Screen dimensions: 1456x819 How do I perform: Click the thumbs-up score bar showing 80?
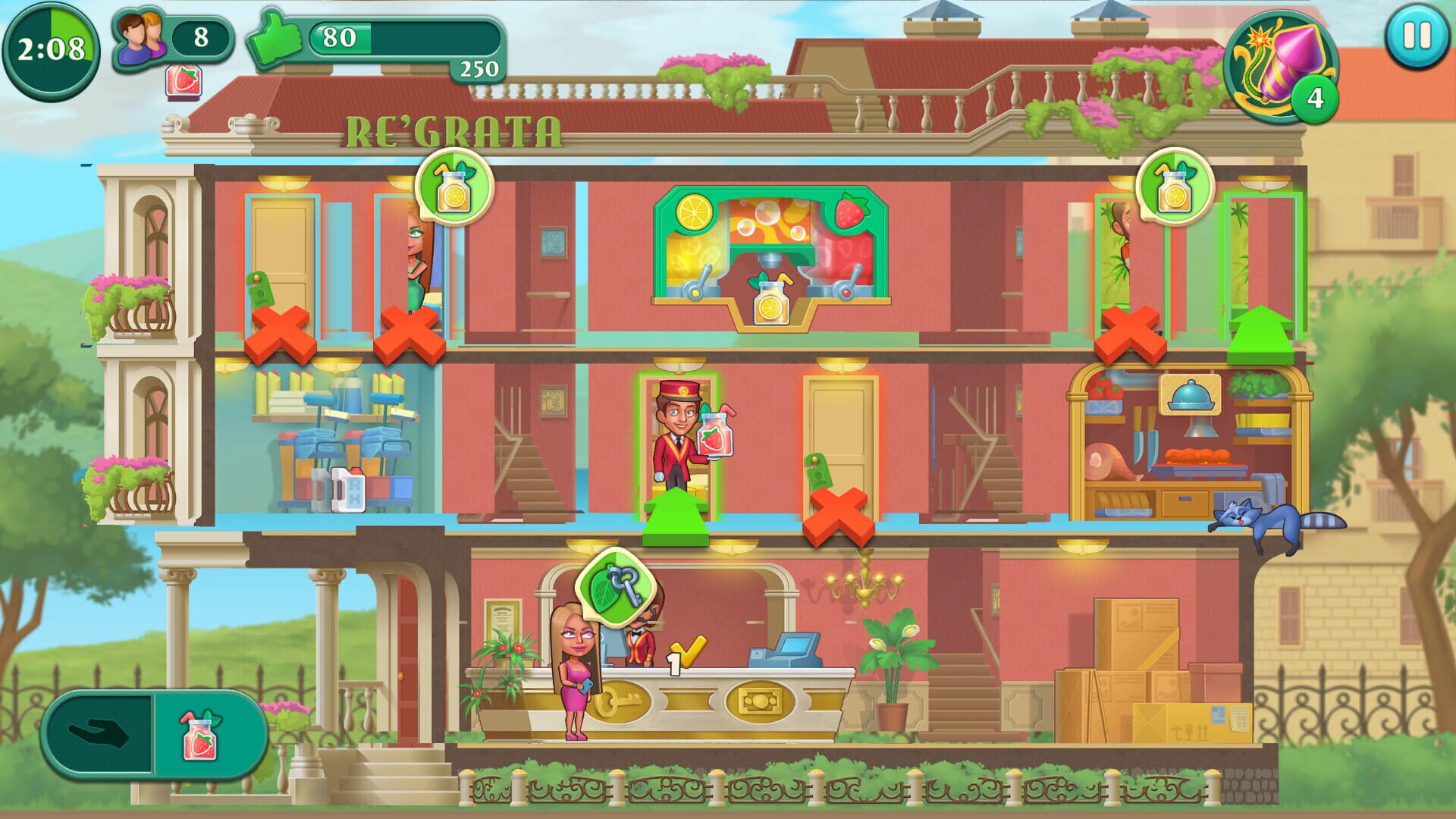click(341, 34)
